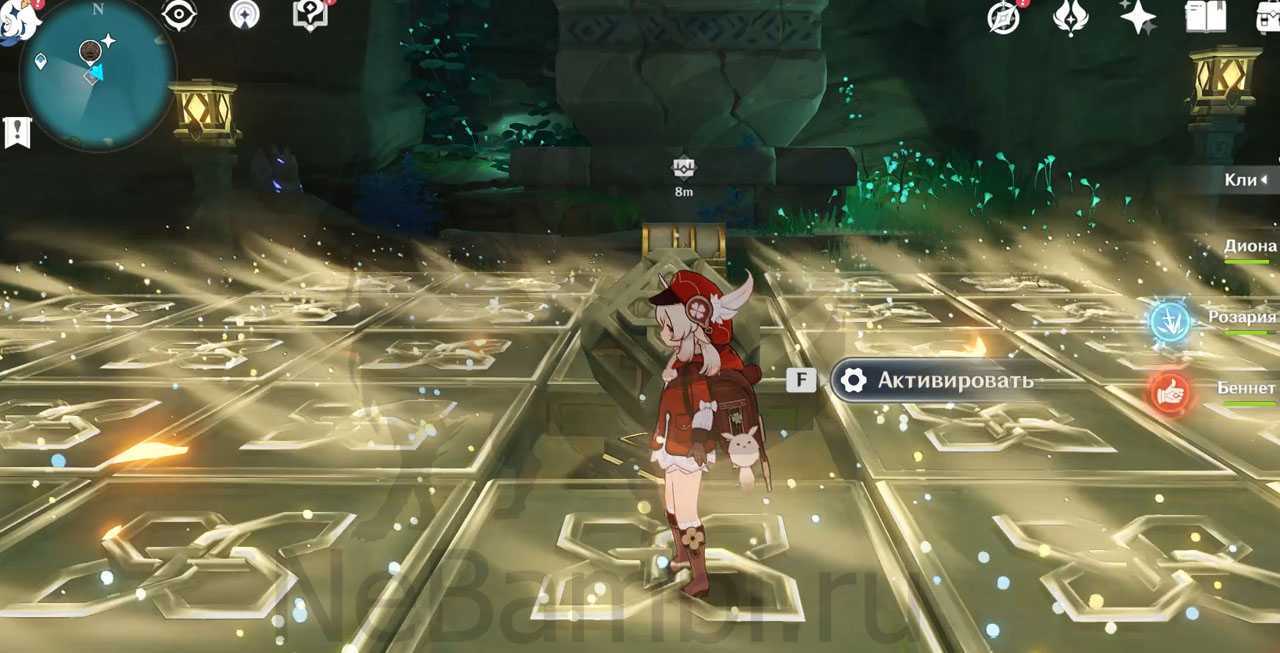The width and height of the screenshot is (1280, 653).
Task: Activate Розария's blue elemental burst icon
Action: 1168,320
